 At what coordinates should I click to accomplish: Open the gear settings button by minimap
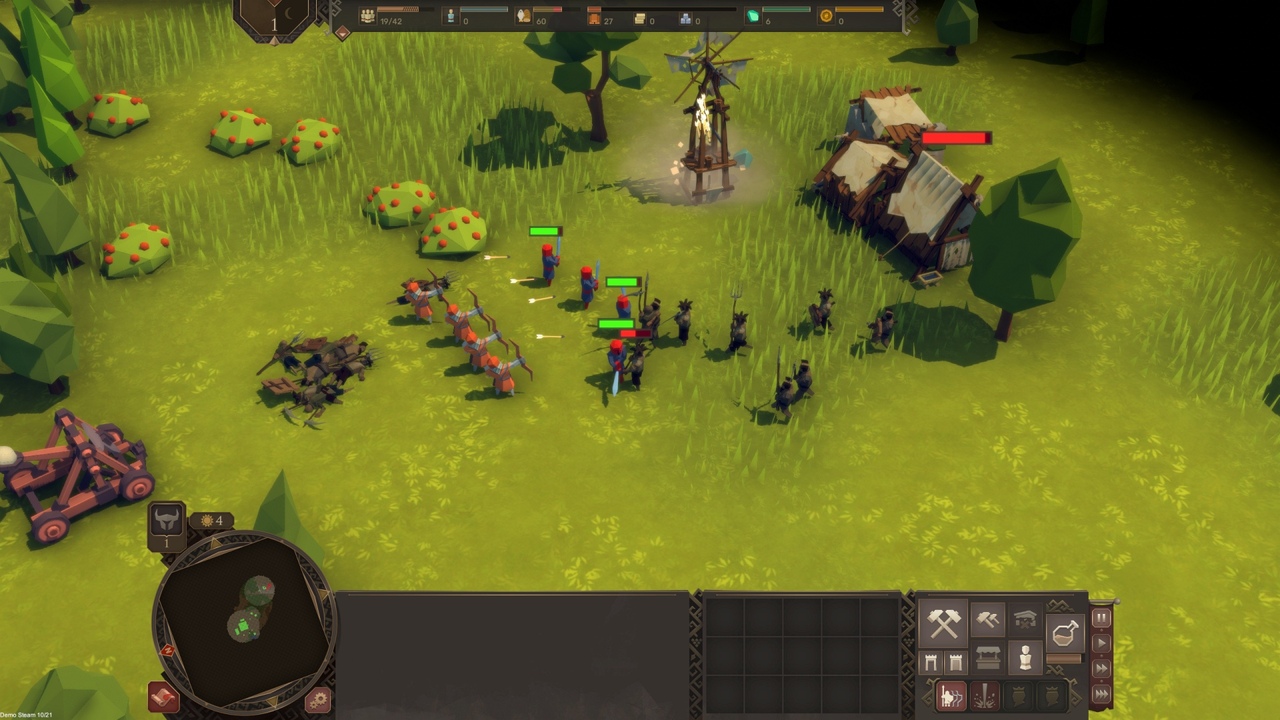point(318,700)
